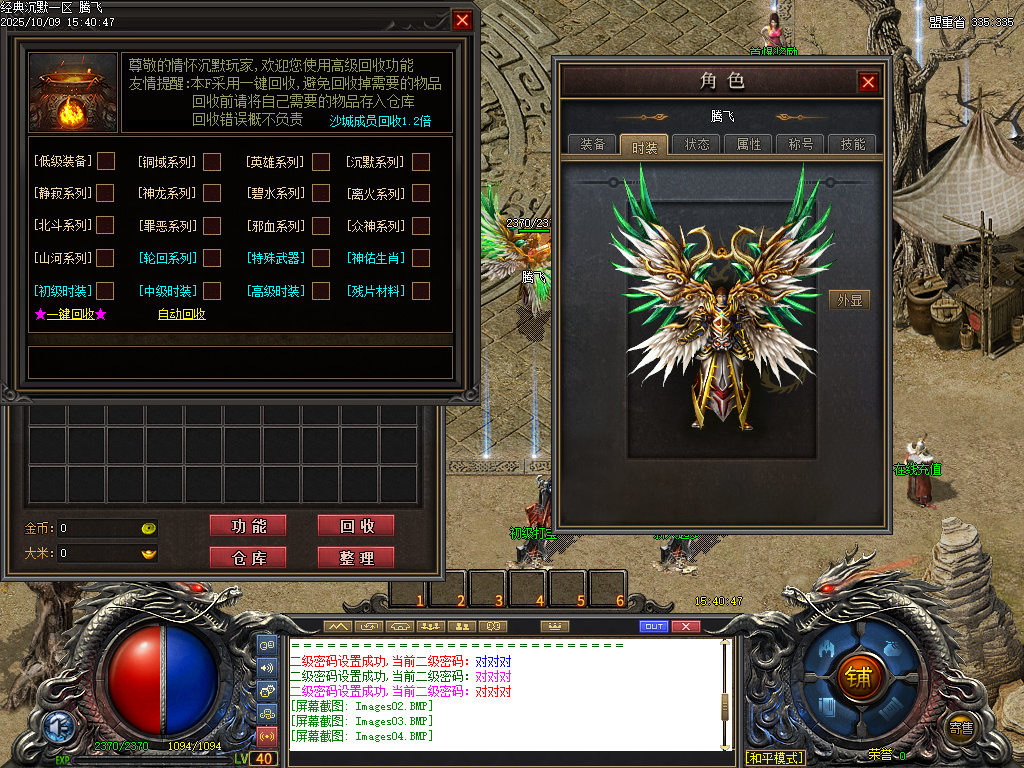Image resolution: width=1024 pixels, height=768 pixels.
Task: Open the 寄售 consignment button
Action: tap(961, 727)
